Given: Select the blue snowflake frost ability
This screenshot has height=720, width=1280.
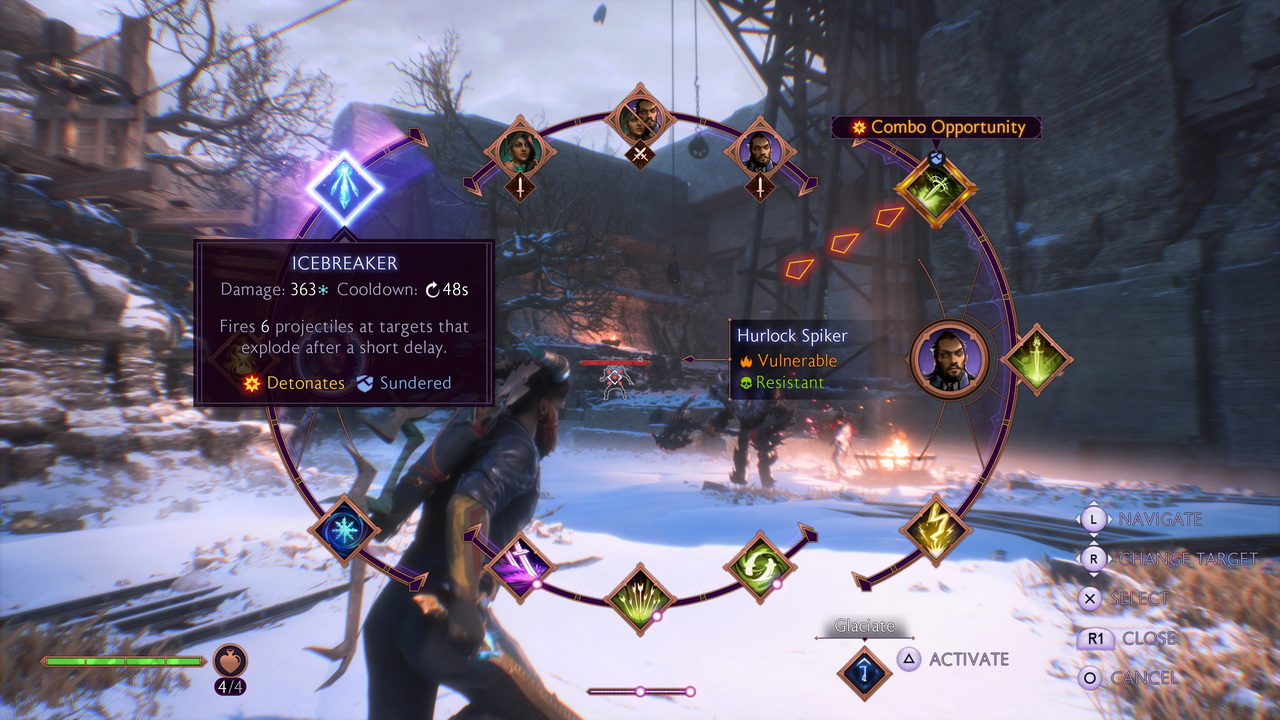Looking at the screenshot, I should pos(345,529).
